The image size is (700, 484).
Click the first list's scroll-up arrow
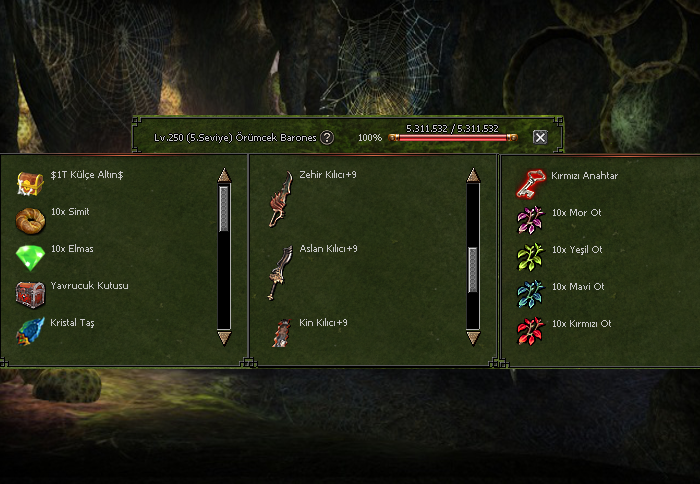point(224,175)
